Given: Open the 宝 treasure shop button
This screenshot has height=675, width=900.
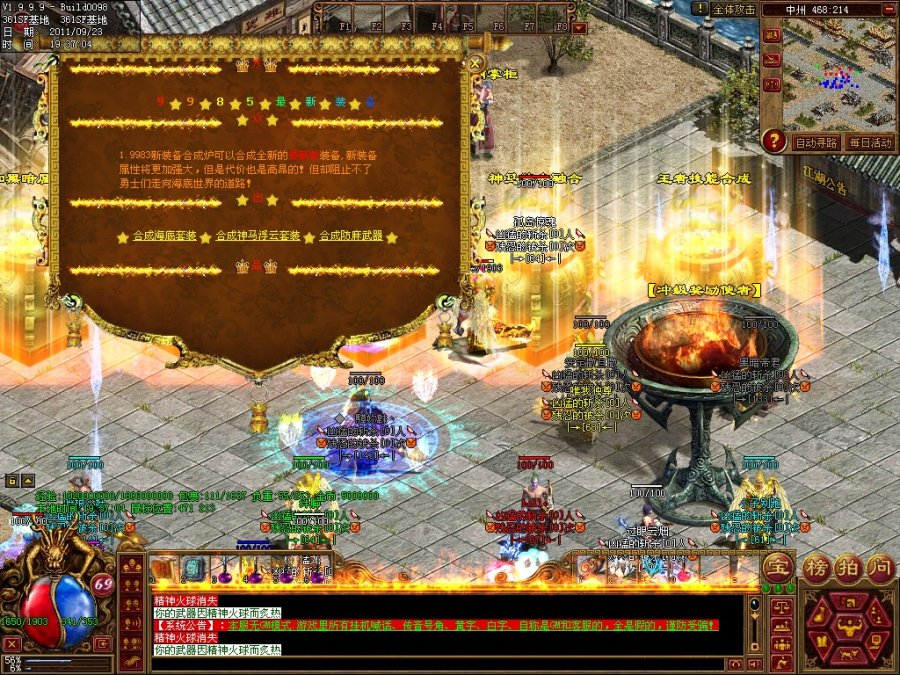Looking at the screenshot, I should (x=777, y=567).
